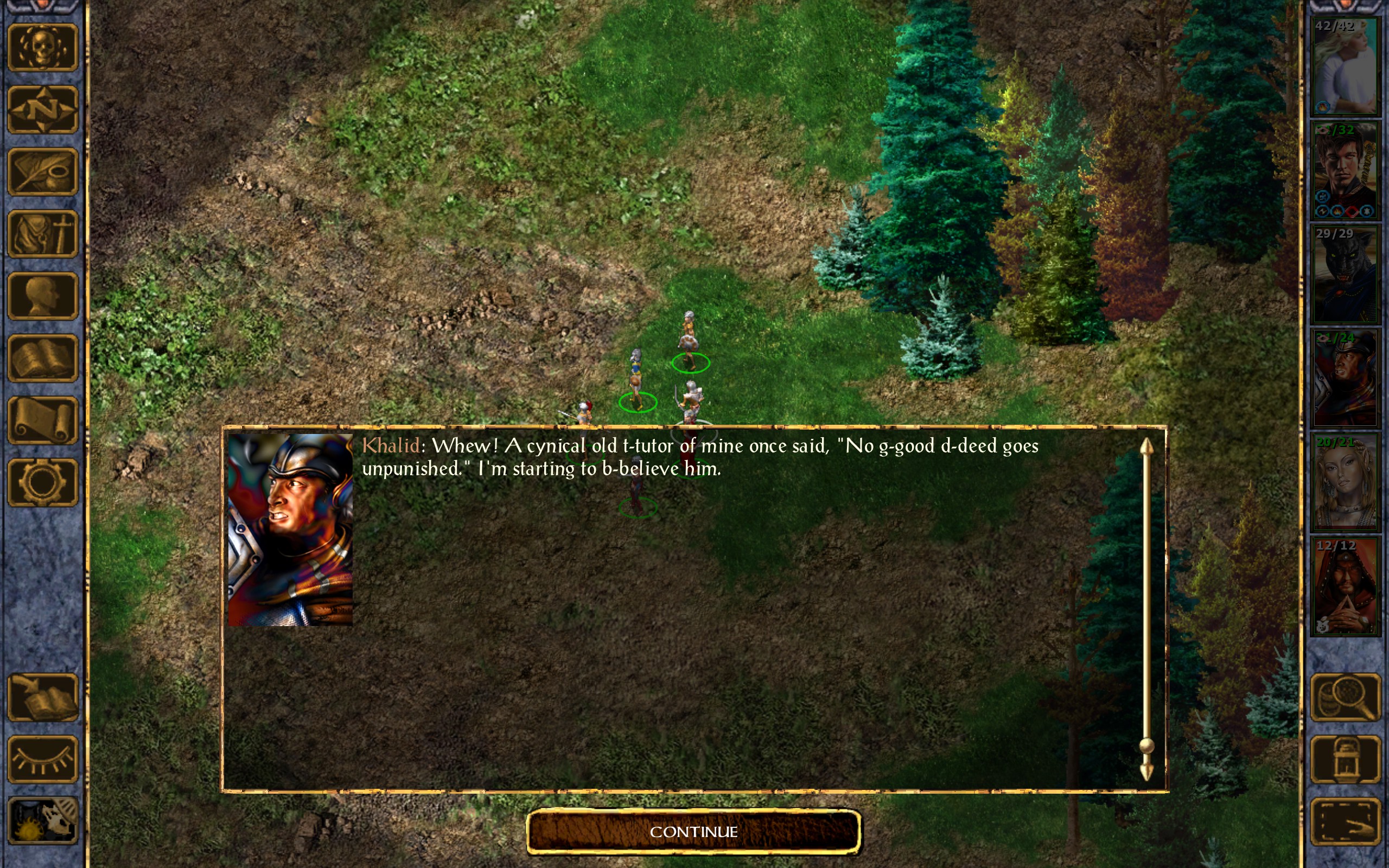Open the quick save book icon
The image size is (1389, 868).
42,697
